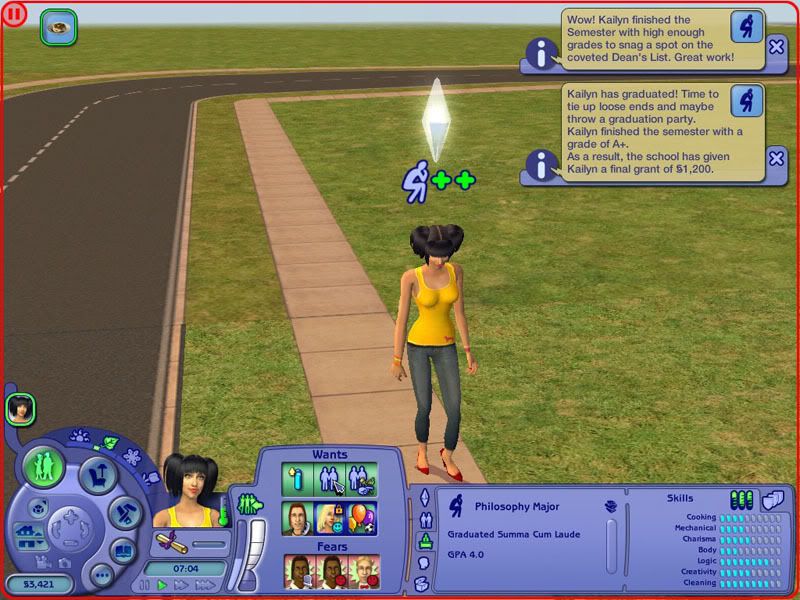Open the options menu with three dots
Screen dimensions: 800x600
click(x=101, y=575)
